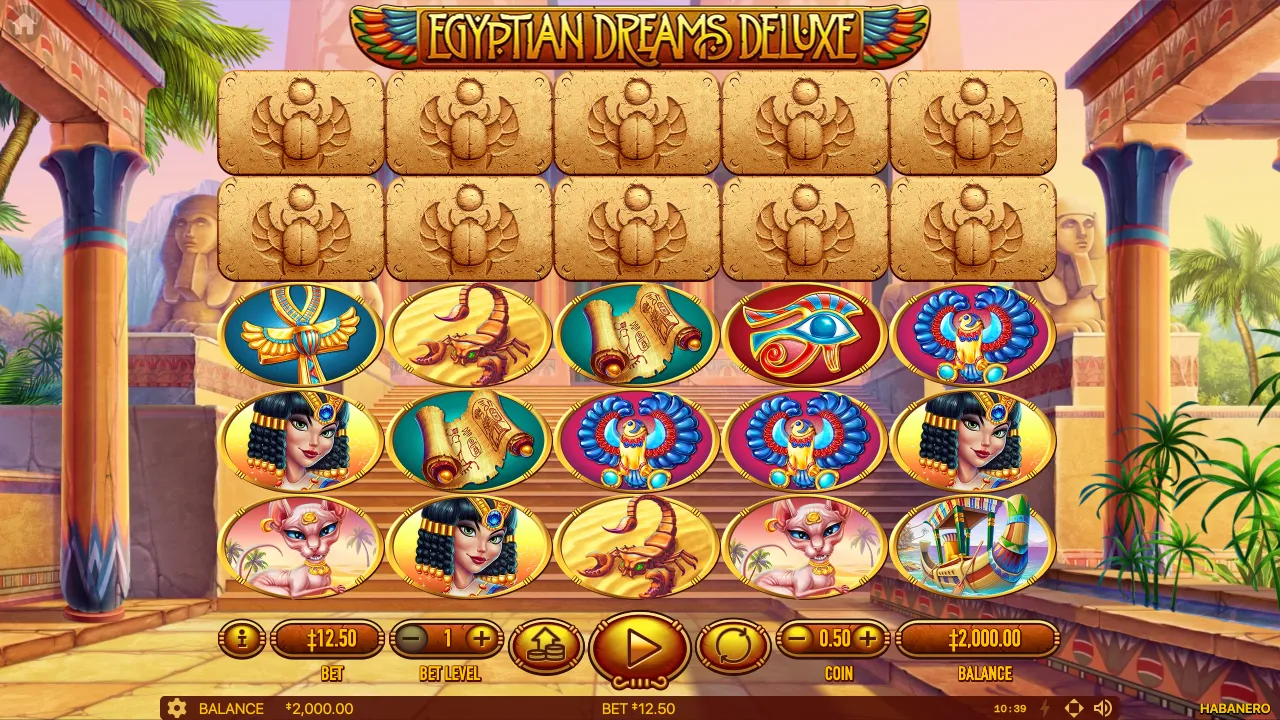Toggle the Eye of Horus reel symbol
This screenshot has width=1280, height=720.
(805, 335)
